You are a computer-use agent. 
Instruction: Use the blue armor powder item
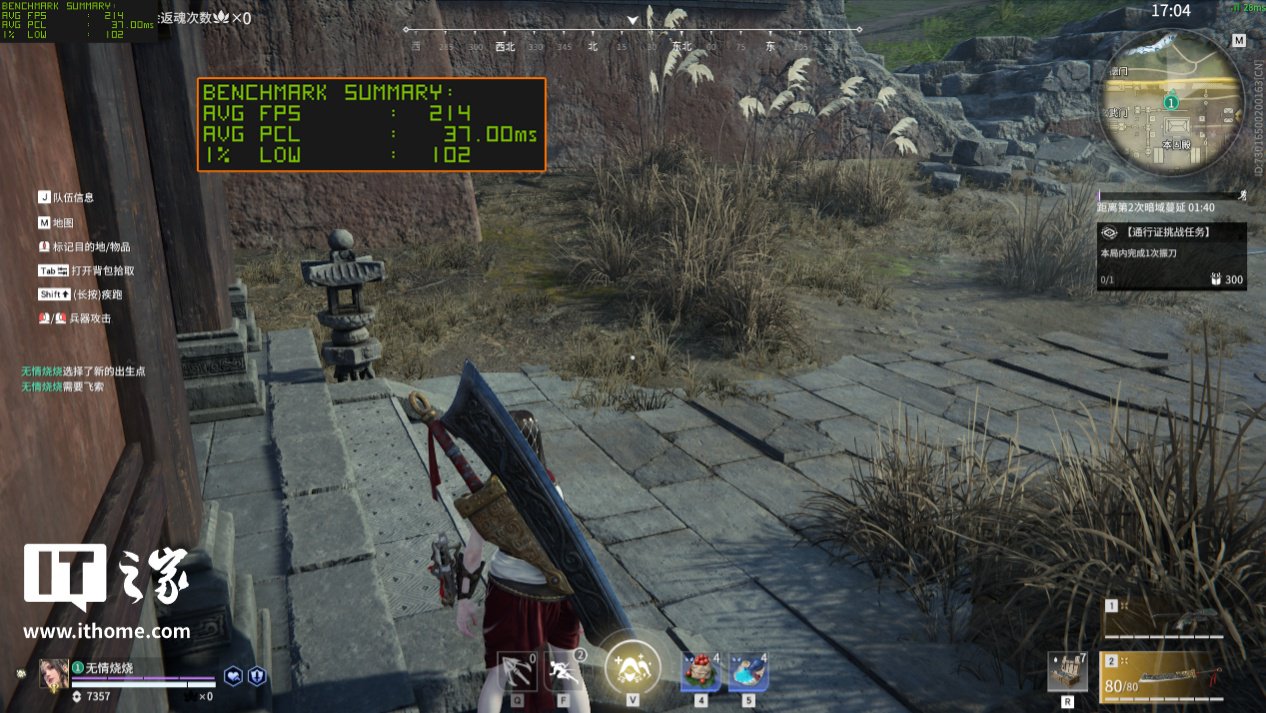click(x=748, y=671)
